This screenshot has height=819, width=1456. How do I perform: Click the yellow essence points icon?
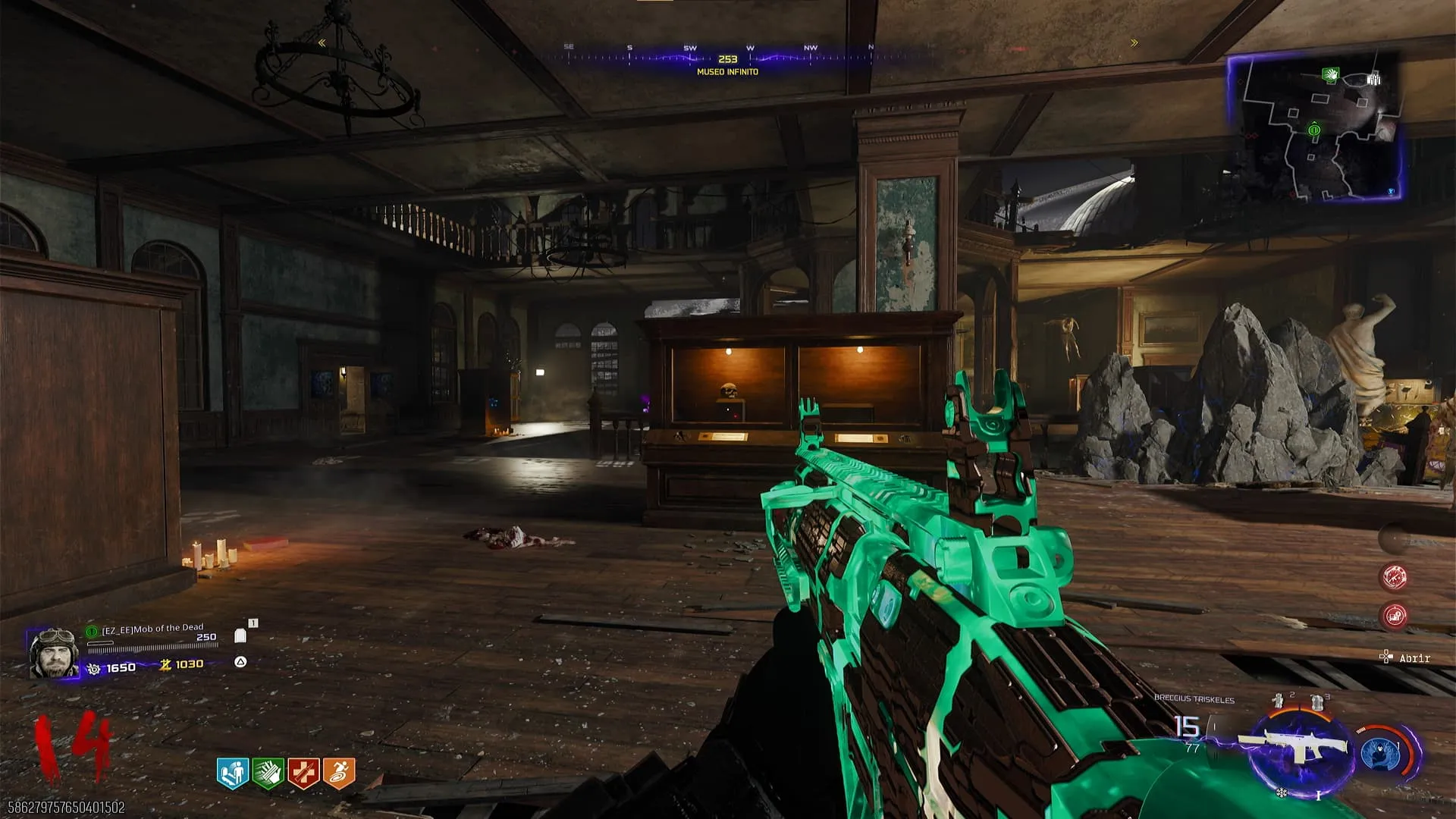pyautogui.click(x=165, y=665)
